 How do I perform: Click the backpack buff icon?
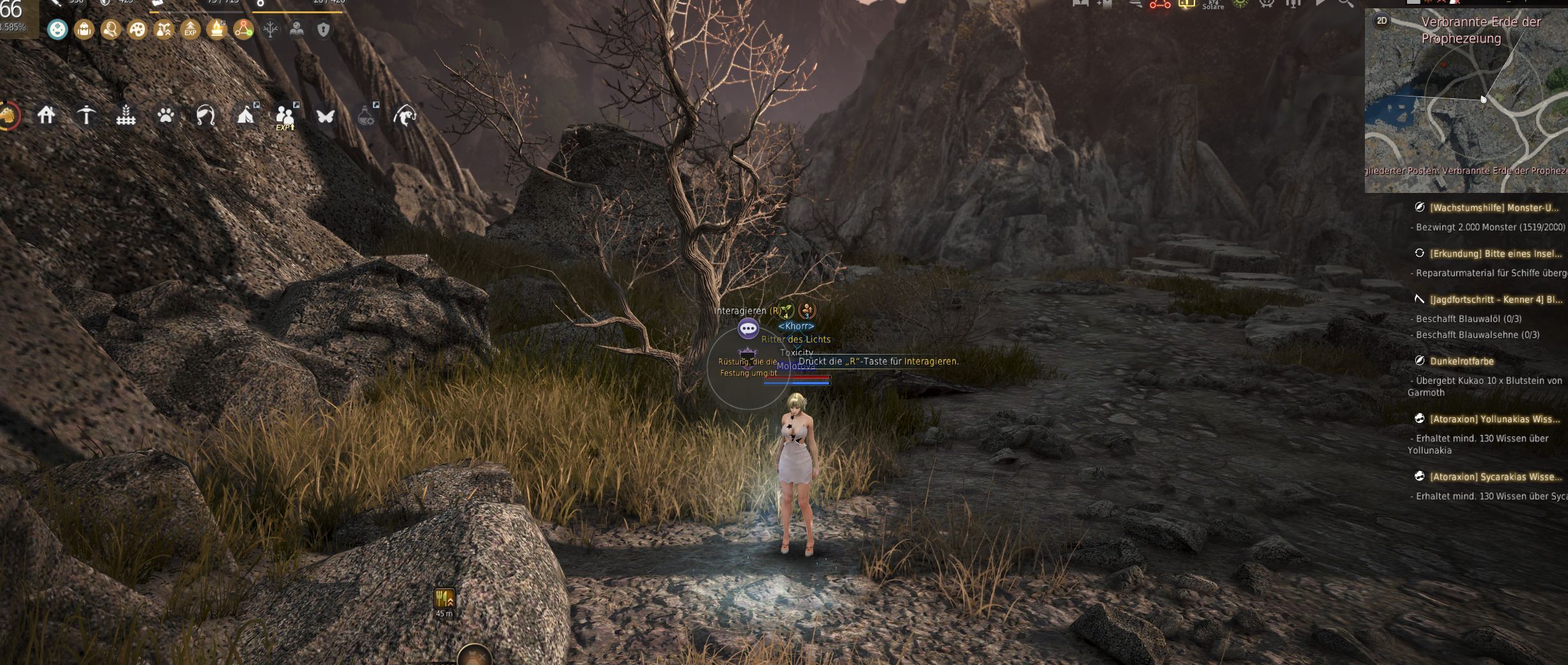(x=84, y=29)
